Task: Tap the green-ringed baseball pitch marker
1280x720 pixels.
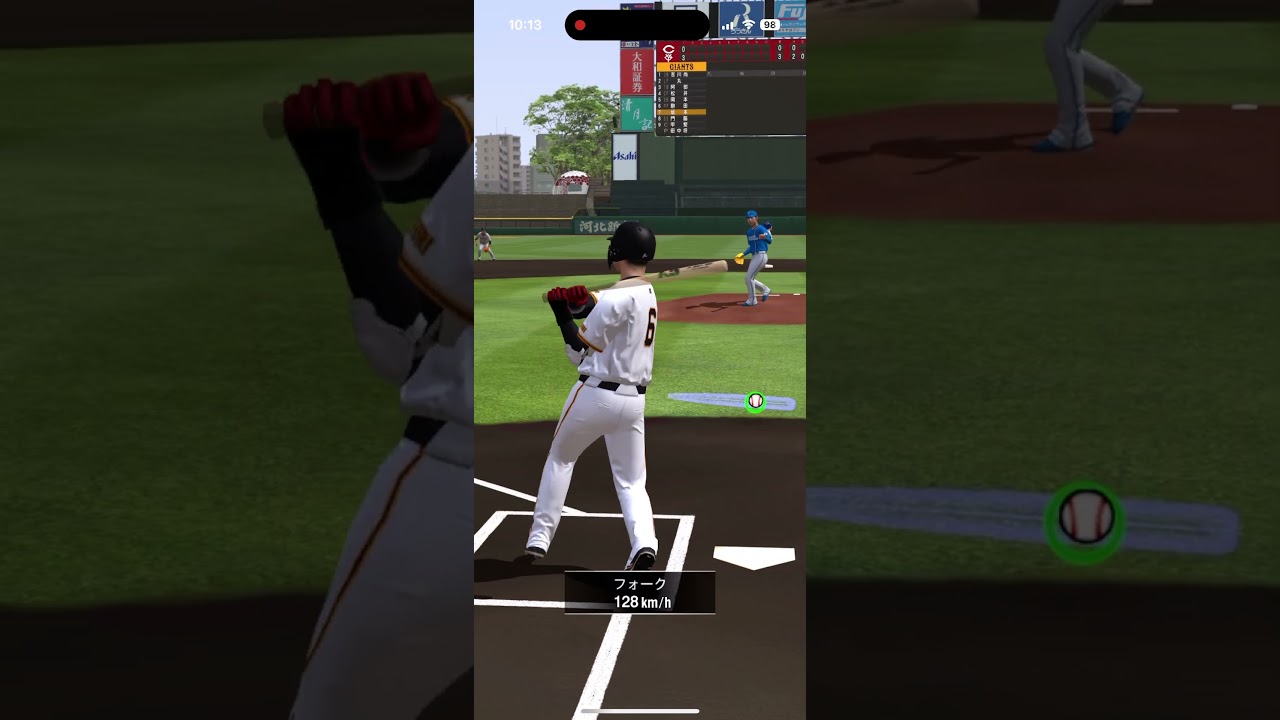Action: click(x=756, y=401)
